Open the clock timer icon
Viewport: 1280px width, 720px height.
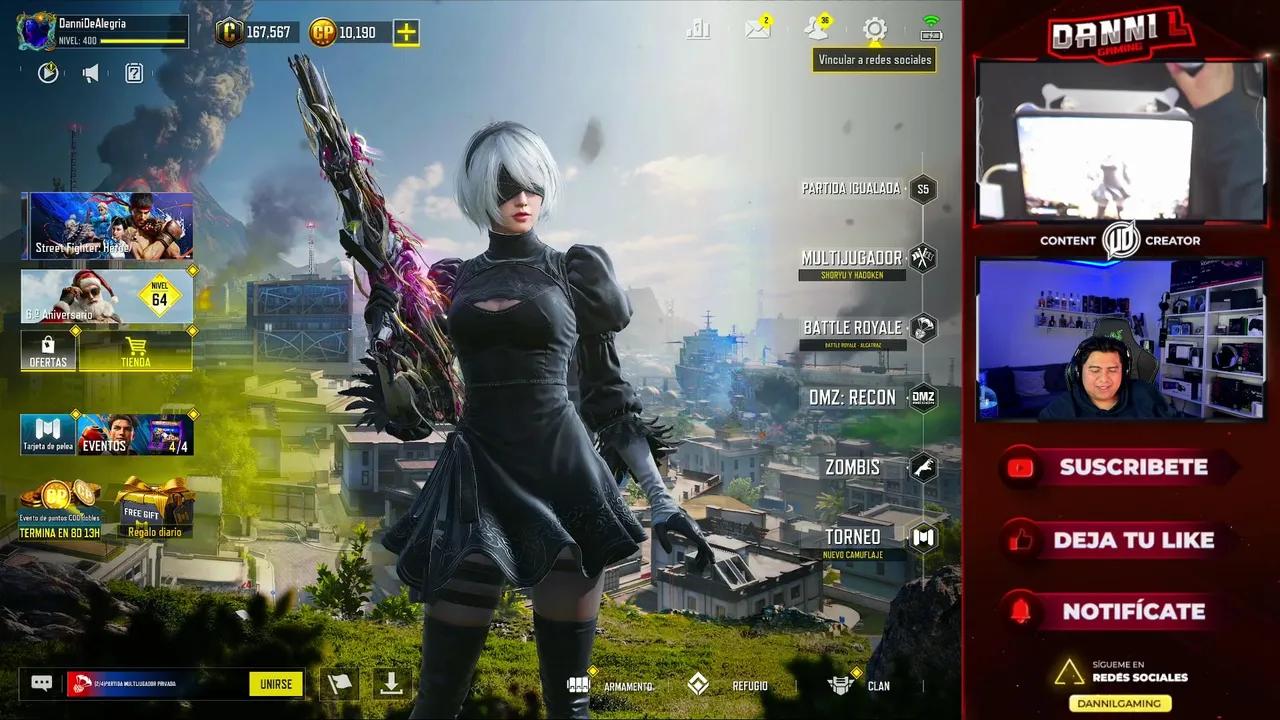(47, 72)
